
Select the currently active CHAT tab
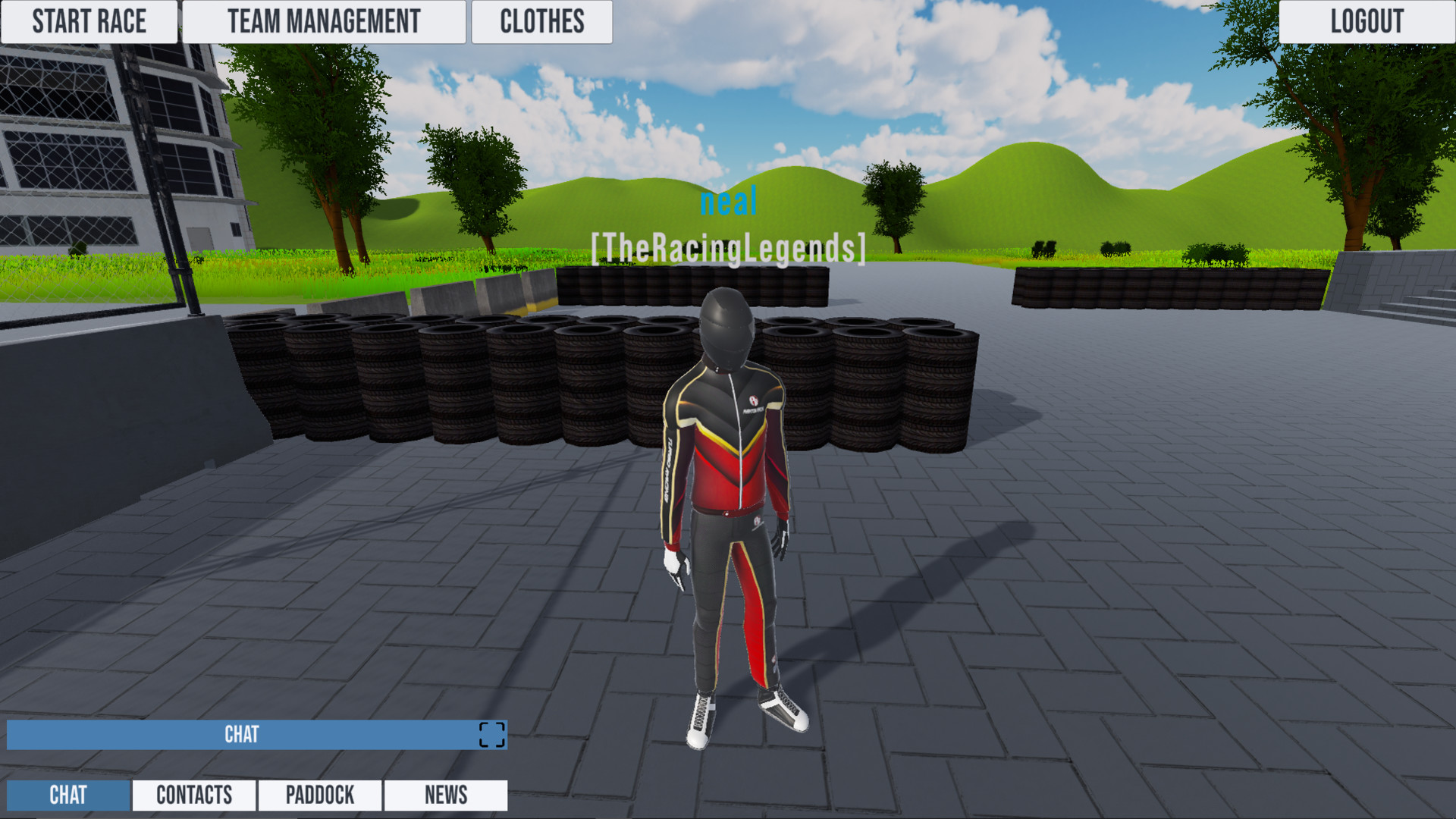tap(68, 795)
